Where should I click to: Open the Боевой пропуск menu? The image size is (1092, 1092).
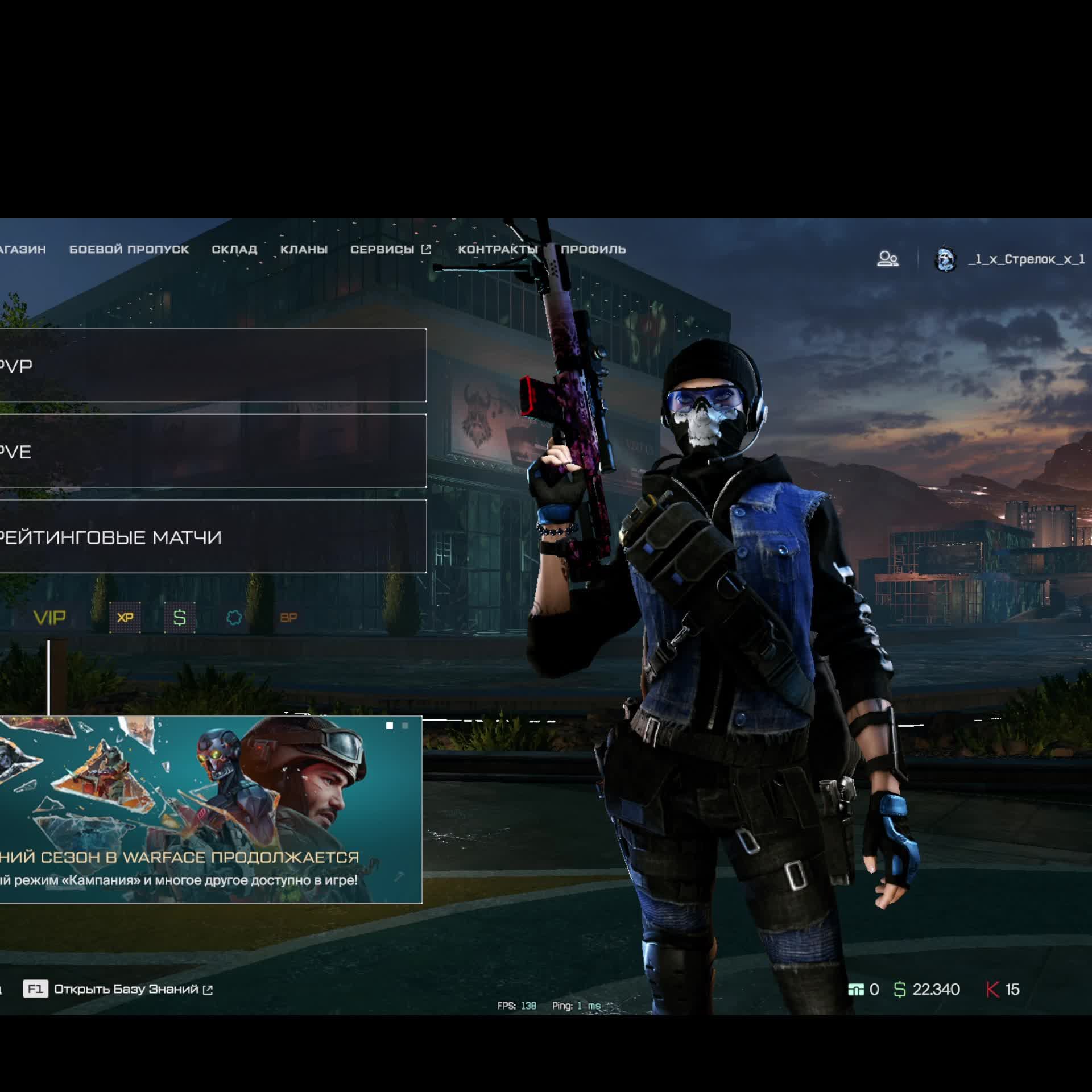pos(129,249)
